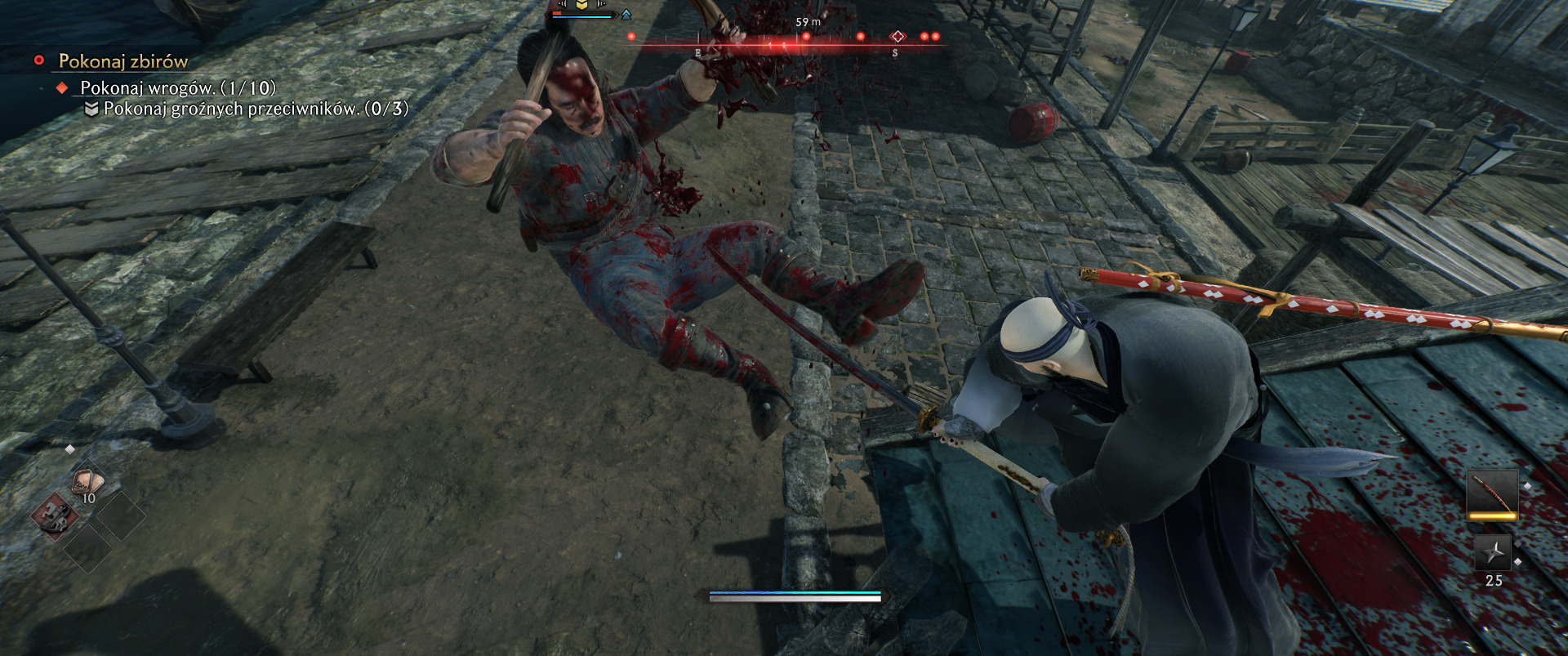Use the medicine pill item slot

(x=87, y=484)
